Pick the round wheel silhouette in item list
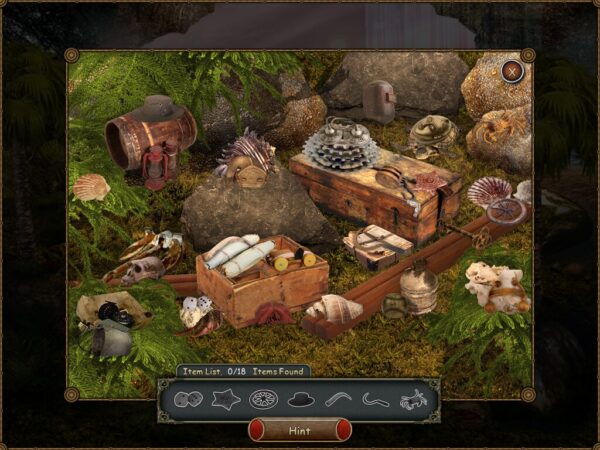Viewport: 600px width, 450px height. [263, 400]
